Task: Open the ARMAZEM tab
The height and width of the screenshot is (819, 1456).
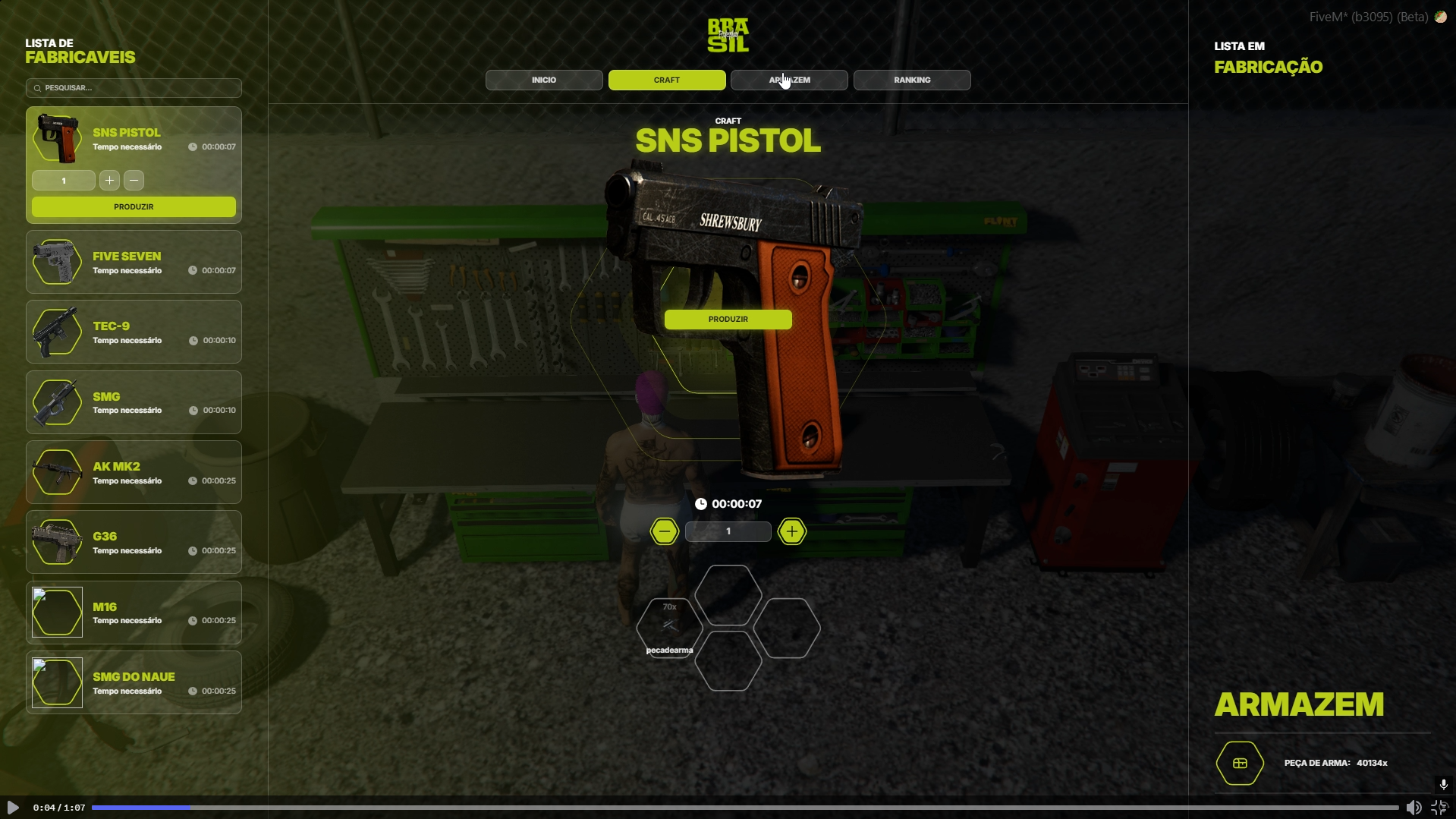Action: click(x=789, y=80)
